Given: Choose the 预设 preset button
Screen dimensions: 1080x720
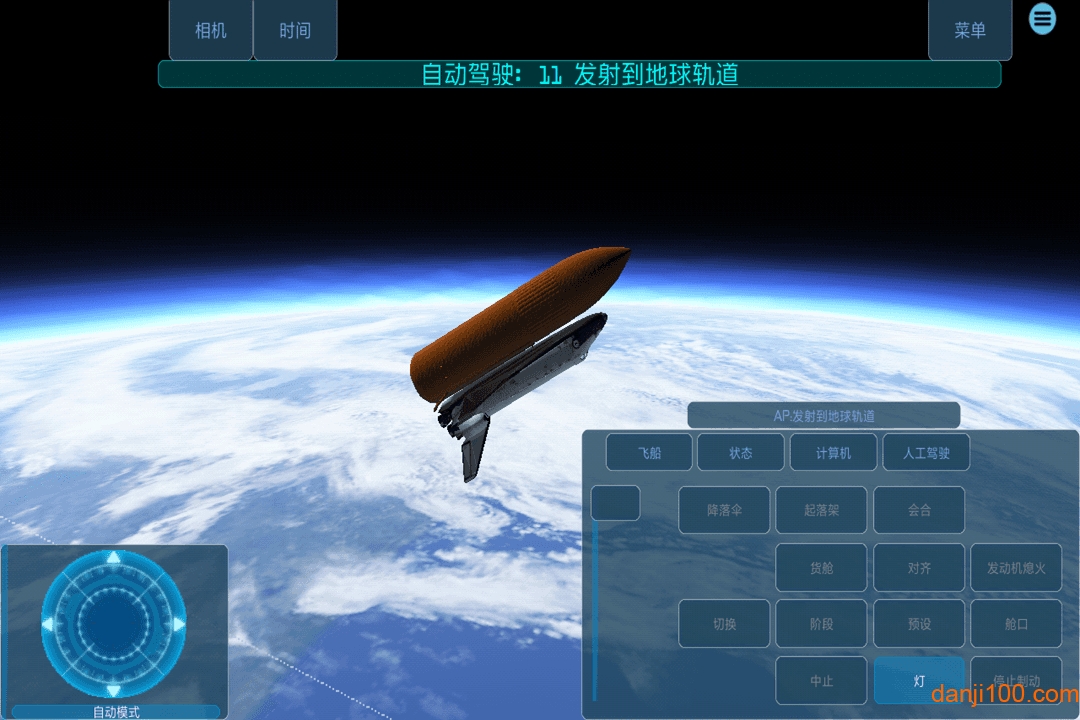Looking at the screenshot, I should click(x=919, y=624).
